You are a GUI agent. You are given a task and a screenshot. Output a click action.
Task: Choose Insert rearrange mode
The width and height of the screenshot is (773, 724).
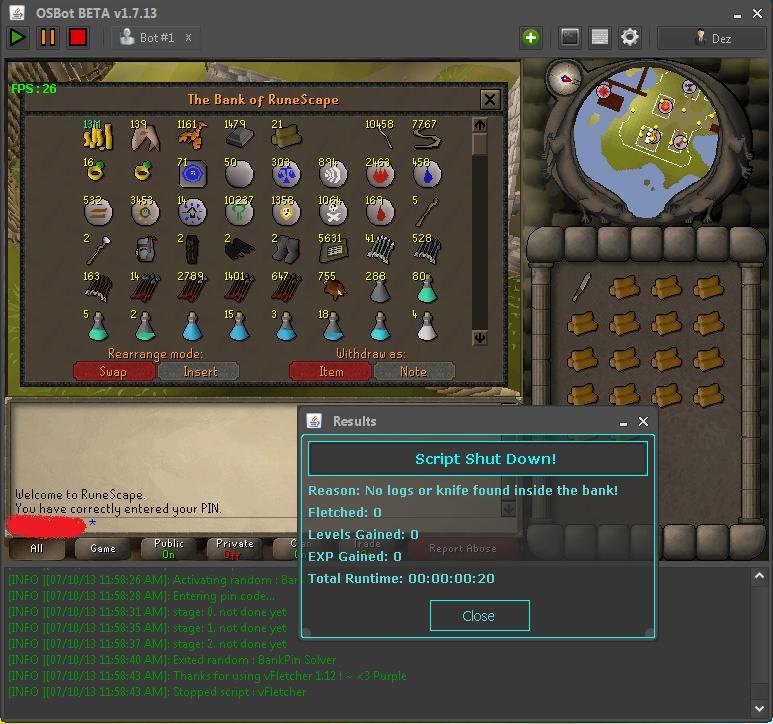200,371
